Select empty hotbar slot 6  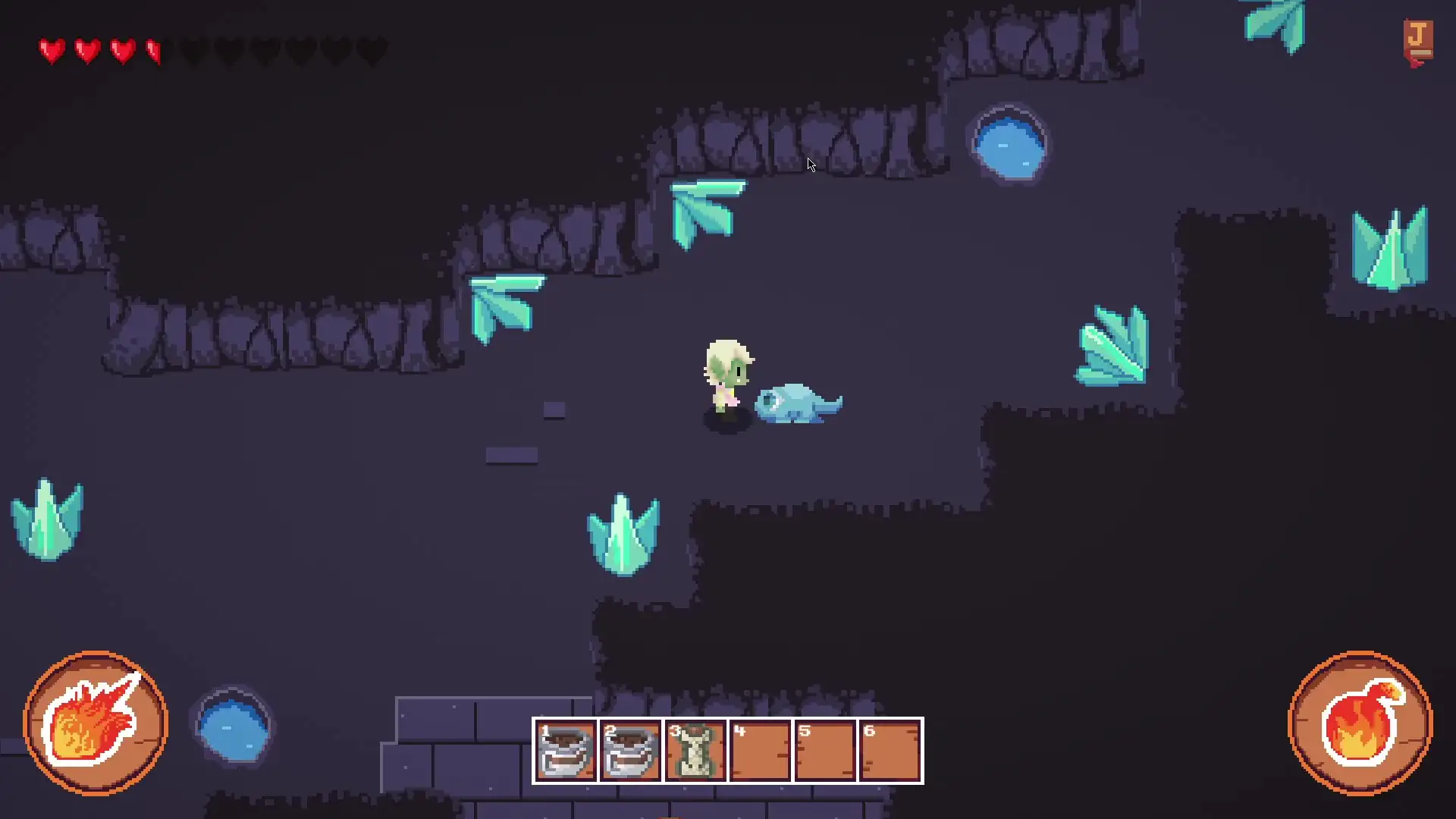(890, 751)
